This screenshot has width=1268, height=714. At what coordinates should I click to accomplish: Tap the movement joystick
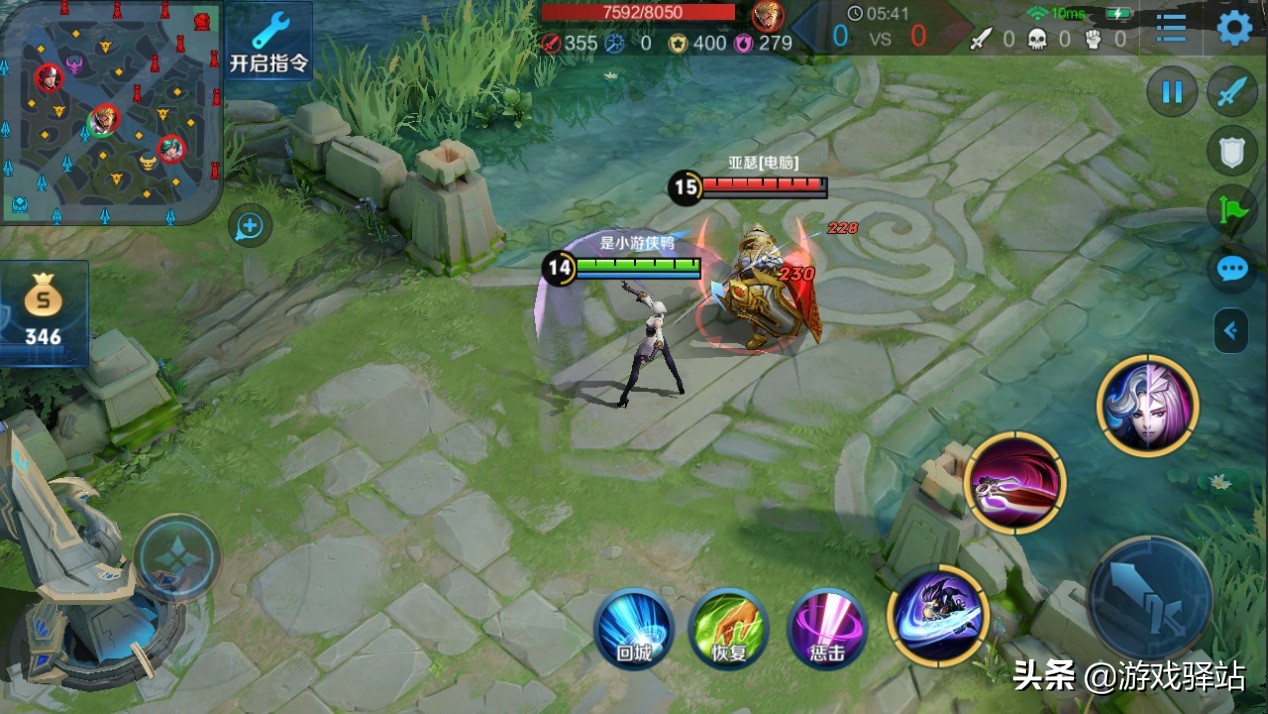[177, 557]
